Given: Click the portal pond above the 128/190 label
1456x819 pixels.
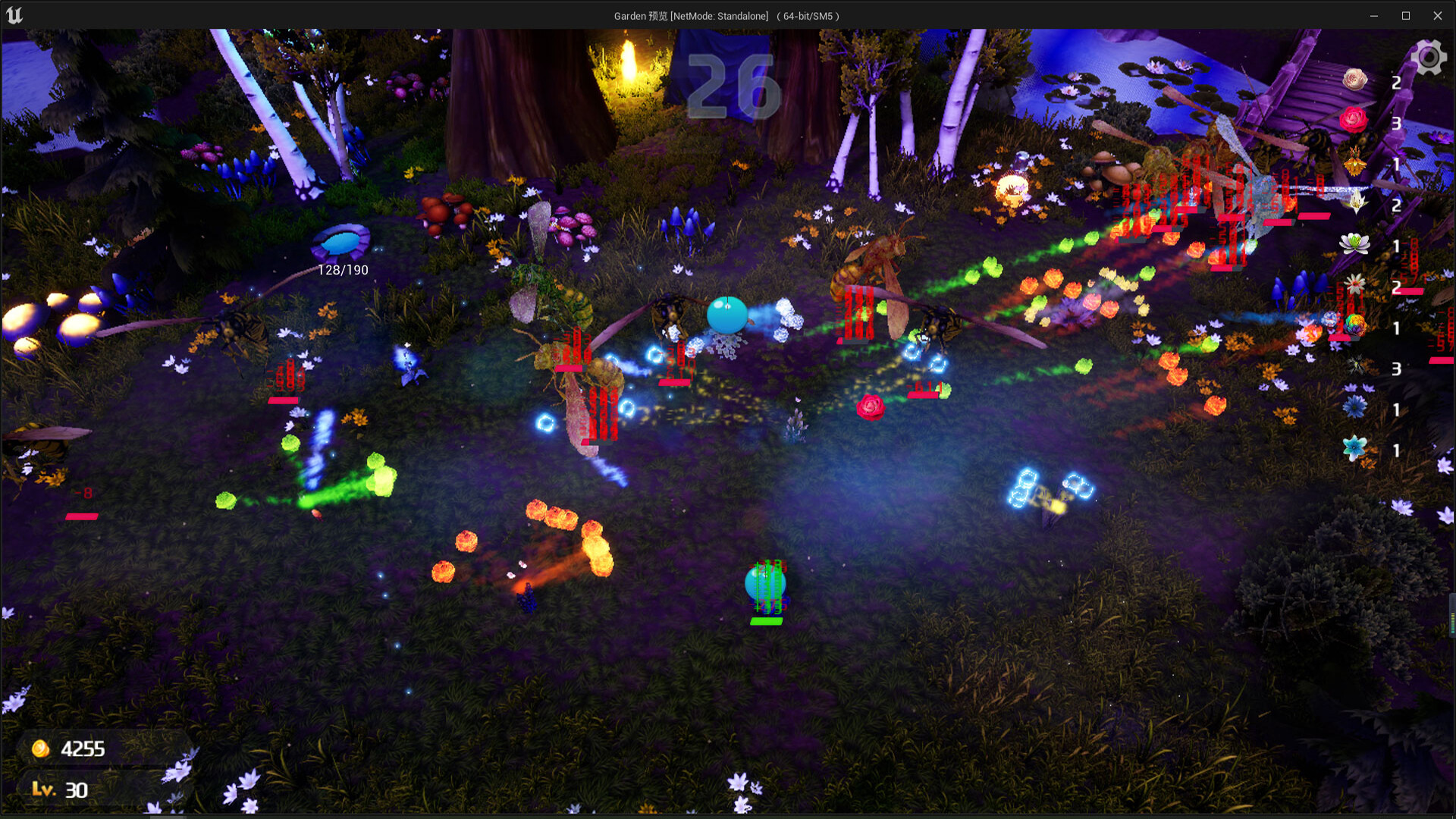Looking at the screenshot, I should [343, 240].
